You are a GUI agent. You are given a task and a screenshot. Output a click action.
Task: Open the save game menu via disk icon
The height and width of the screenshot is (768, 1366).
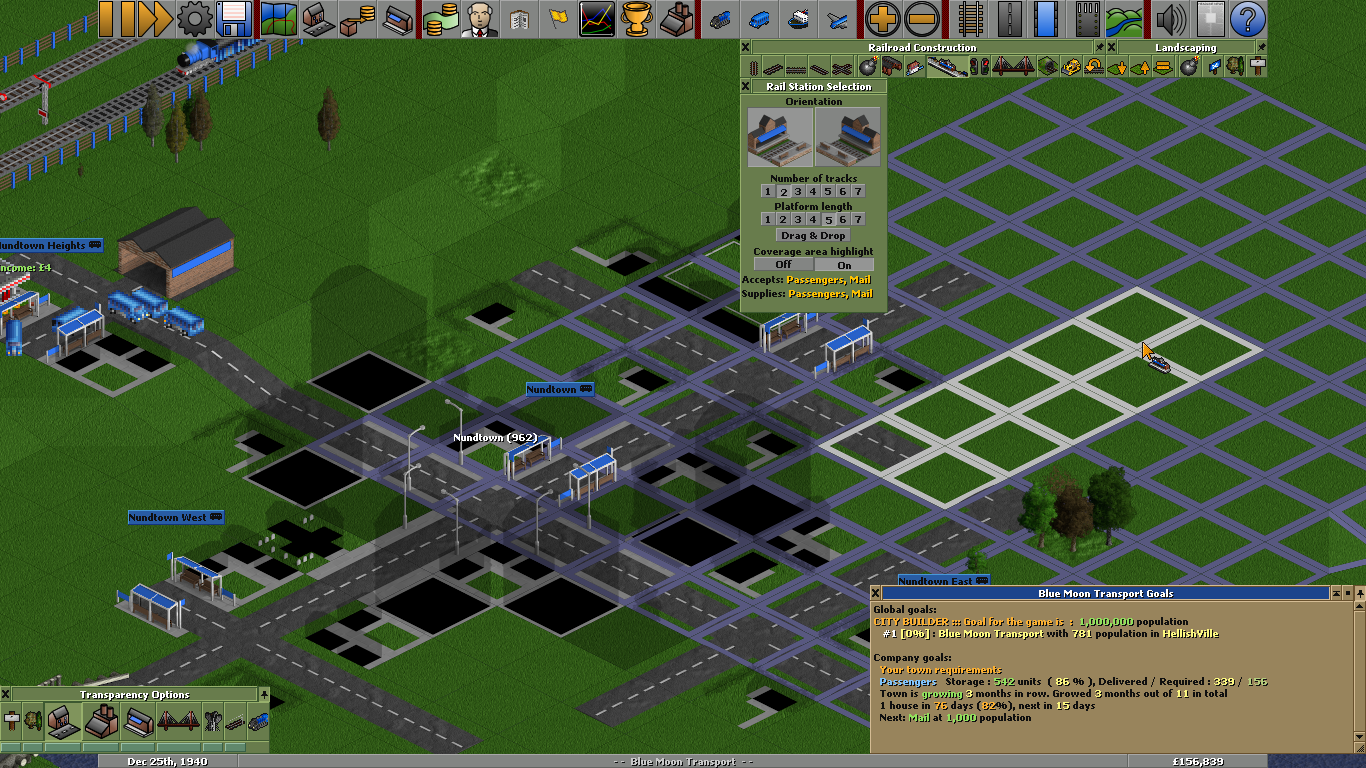[233, 17]
